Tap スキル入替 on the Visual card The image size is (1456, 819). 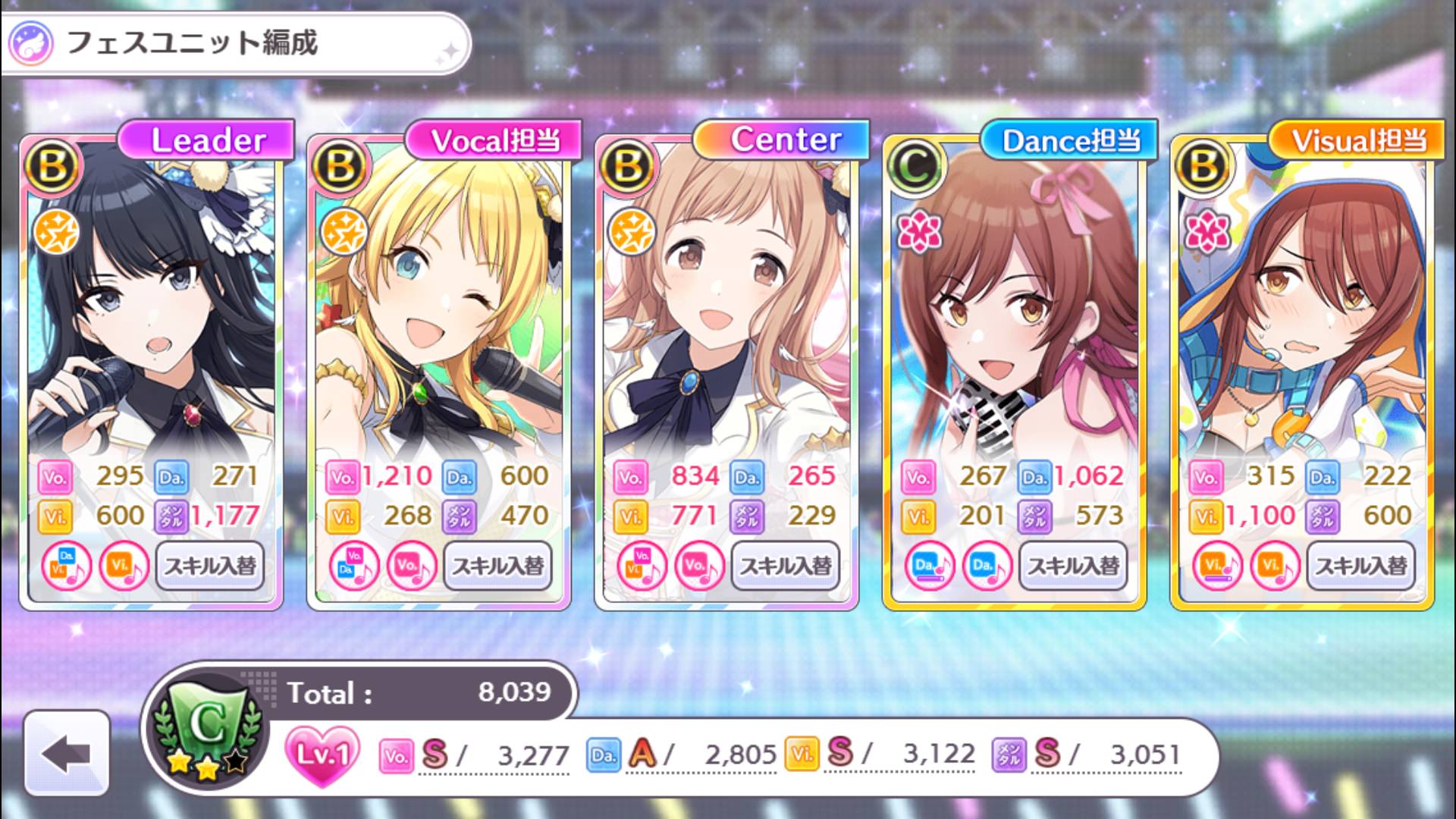tap(1360, 566)
